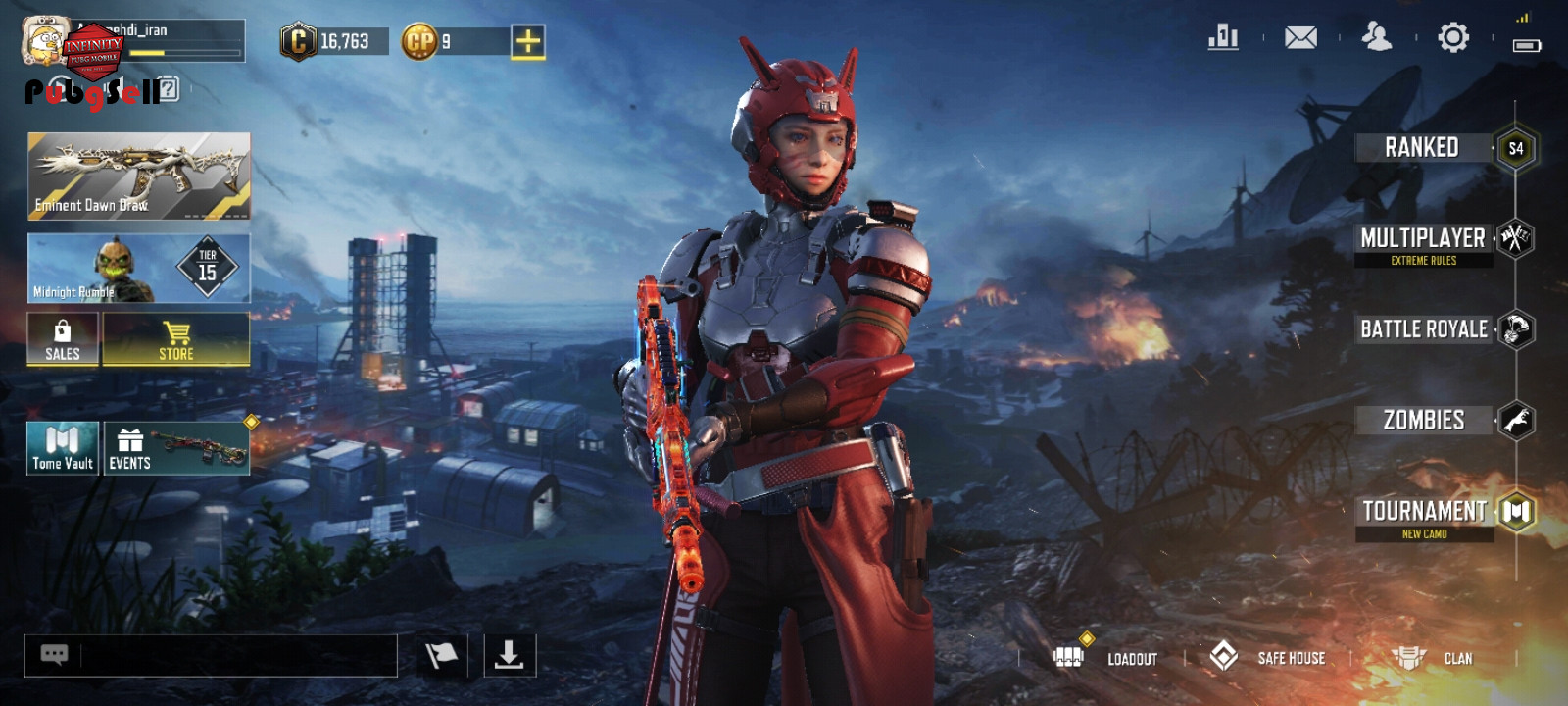Open the Ranked mode

pyautogui.click(x=1423, y=148)
